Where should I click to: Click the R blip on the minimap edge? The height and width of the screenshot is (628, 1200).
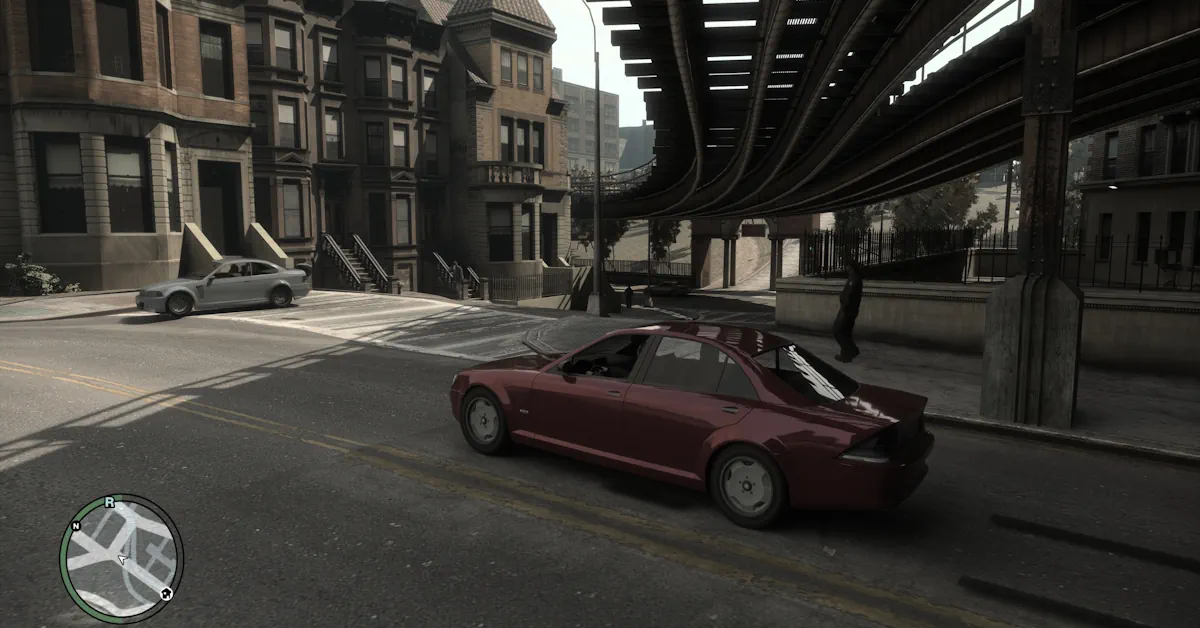[109, 502]
